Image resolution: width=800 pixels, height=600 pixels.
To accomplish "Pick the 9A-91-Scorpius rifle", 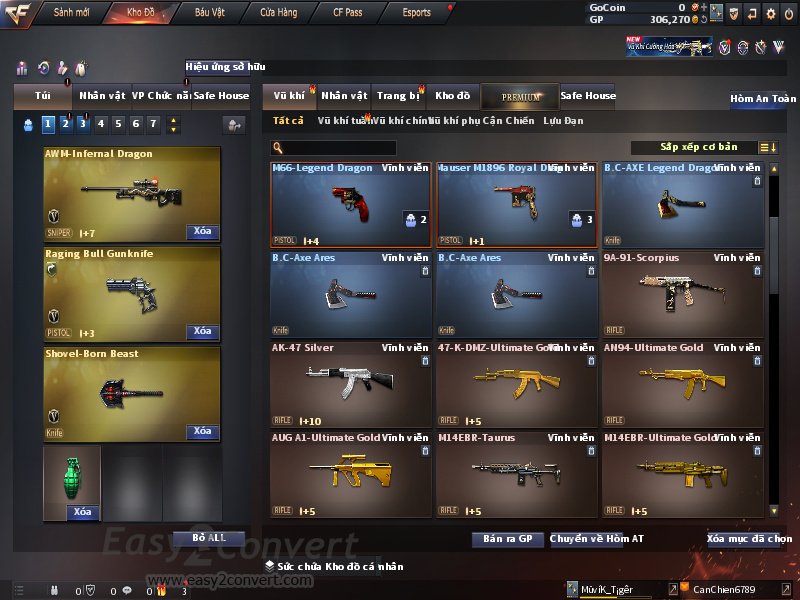I will coord(682,294).
